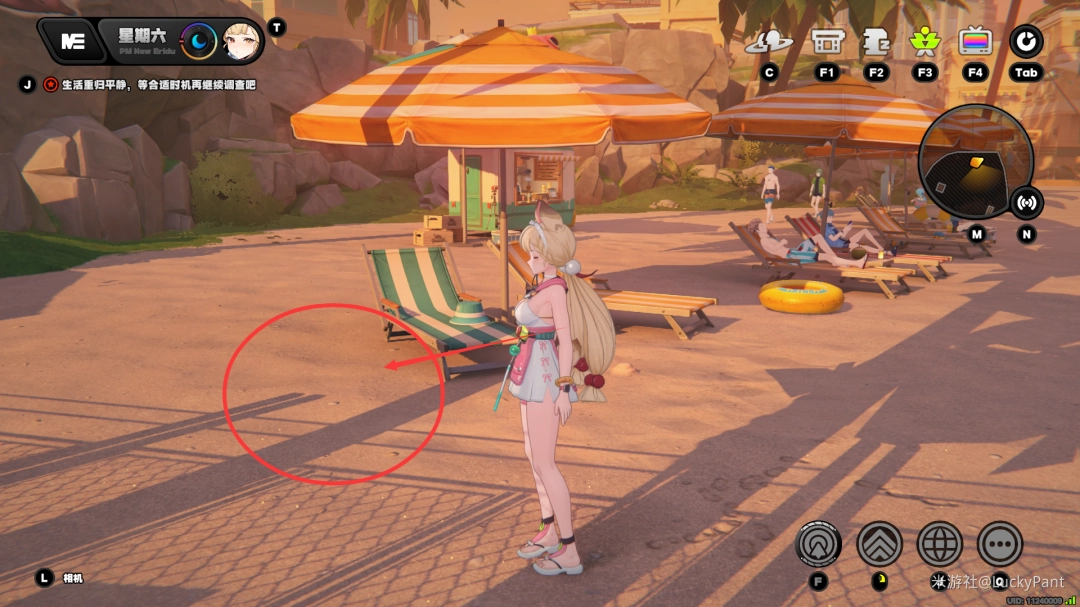
Task: Click the globe icon button
Action: pyautogui.click(x=939, y=544)
